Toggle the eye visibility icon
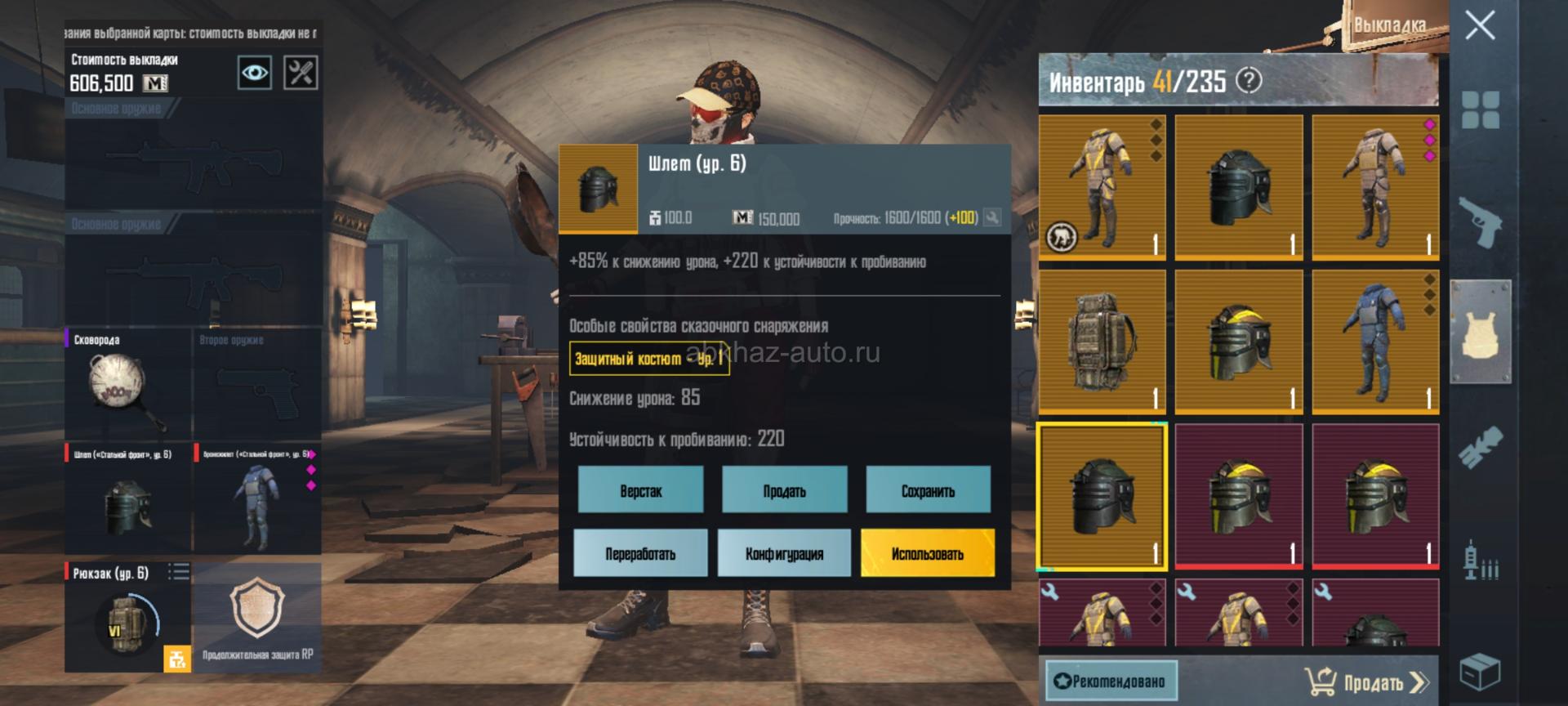The image size is (1568, 706). [x=254, y=73]
